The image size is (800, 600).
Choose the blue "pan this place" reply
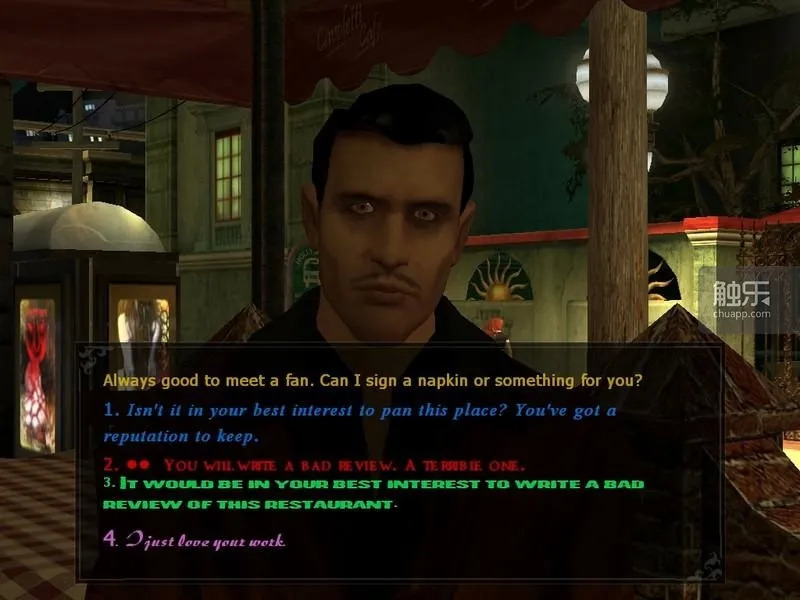[360, 412]
